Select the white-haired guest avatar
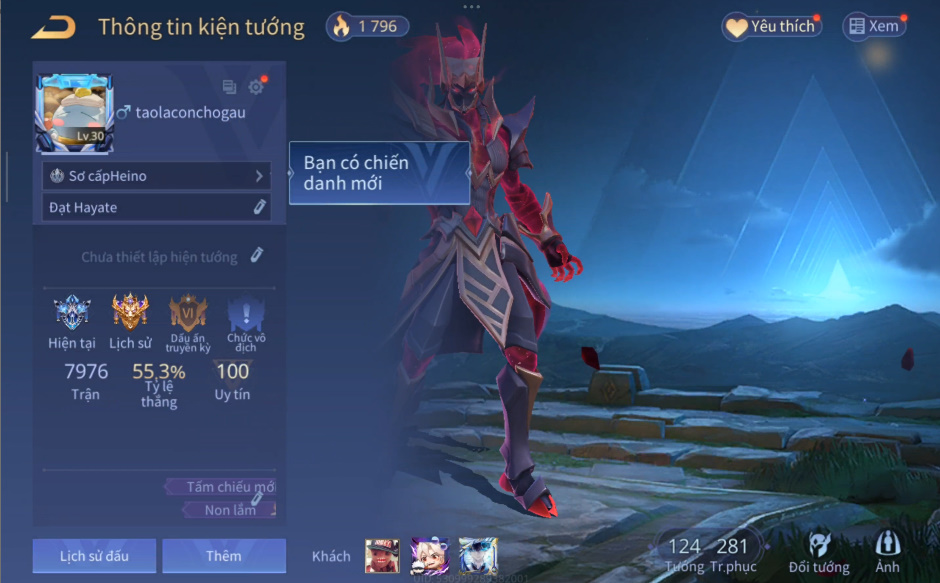 430,556
